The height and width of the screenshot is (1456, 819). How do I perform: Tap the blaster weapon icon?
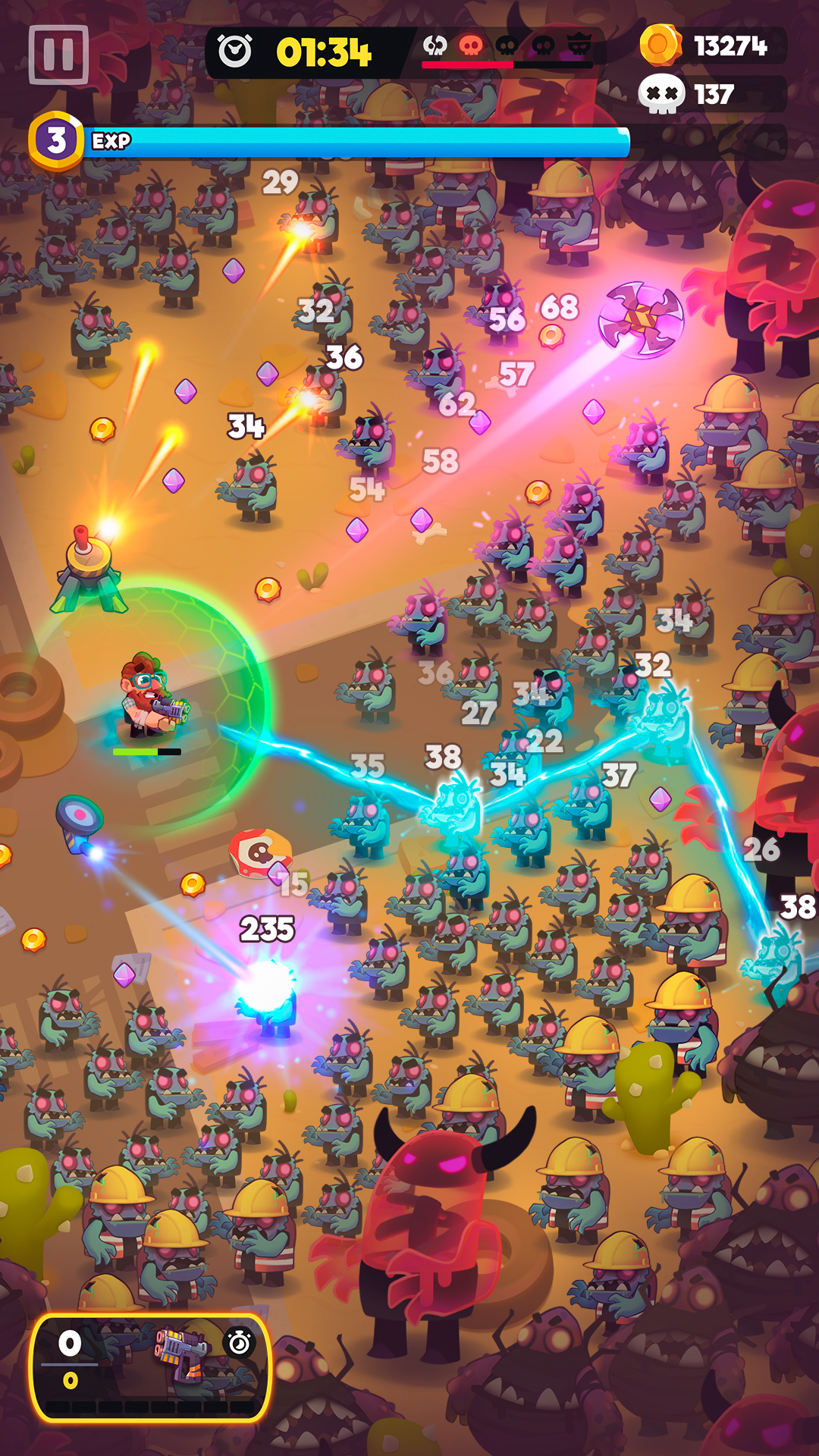[x=180, y=1354]
